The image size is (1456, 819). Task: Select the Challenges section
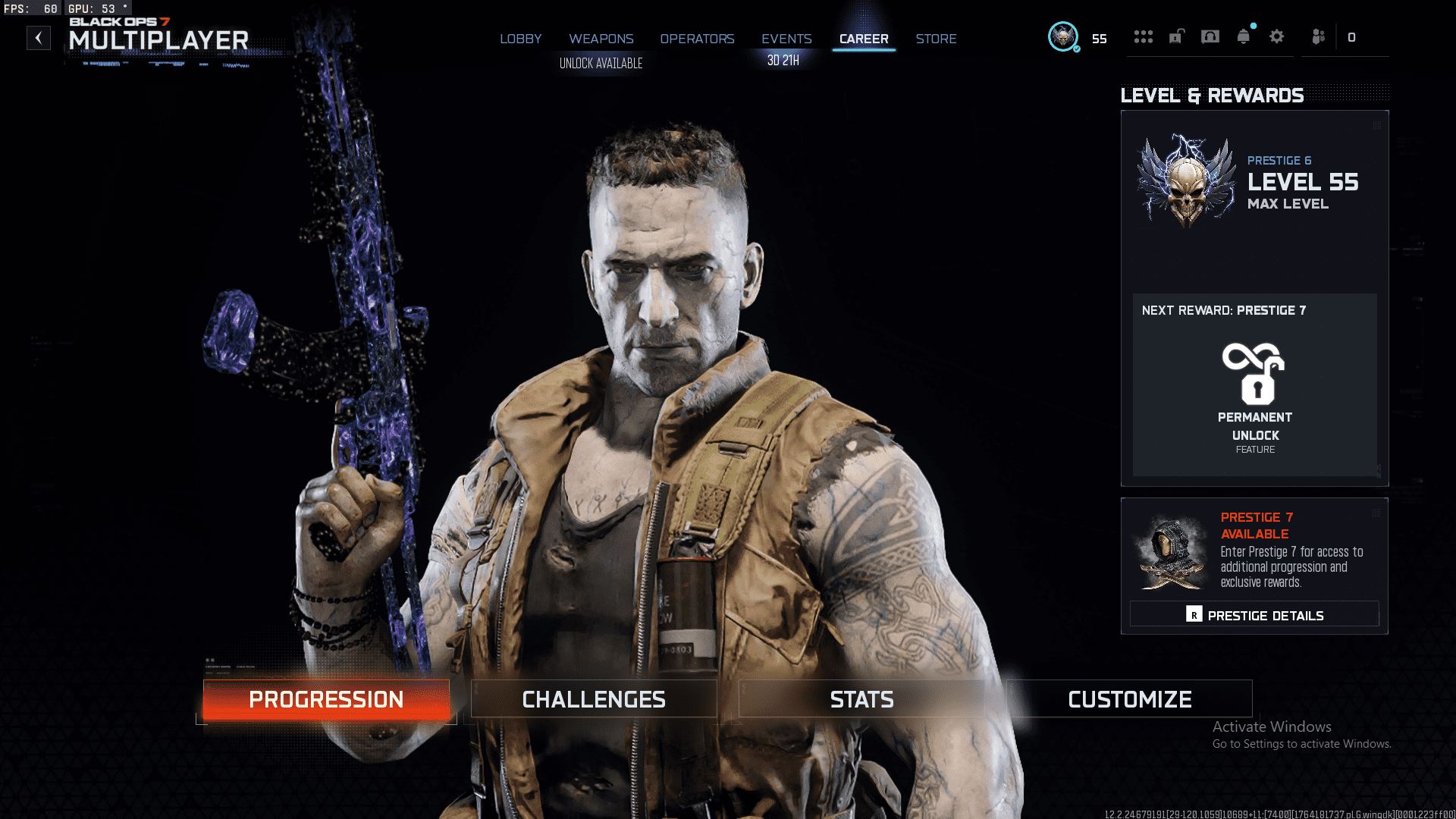[594, 698]
